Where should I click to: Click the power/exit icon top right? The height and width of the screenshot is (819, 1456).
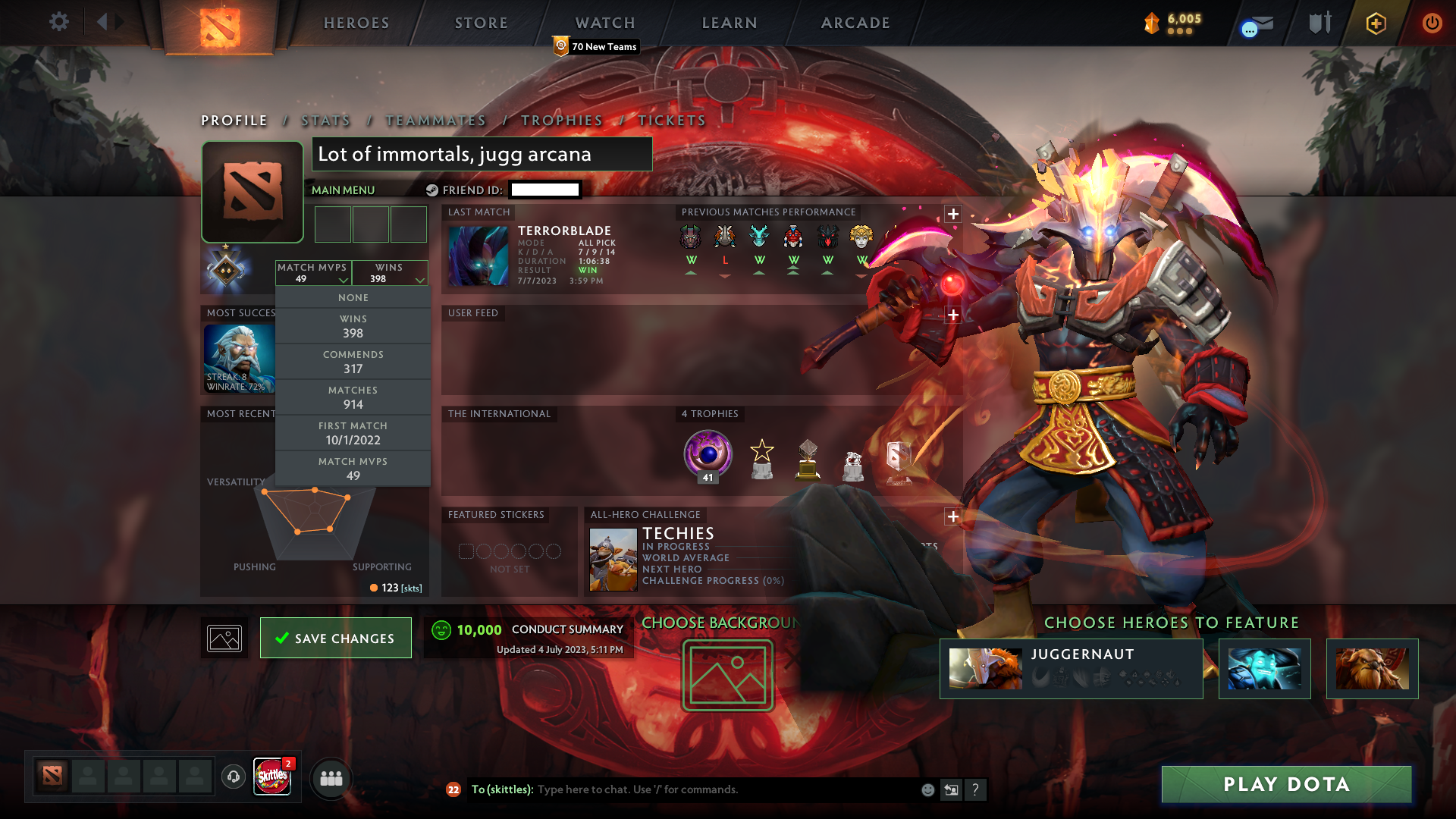point(1432,24)
